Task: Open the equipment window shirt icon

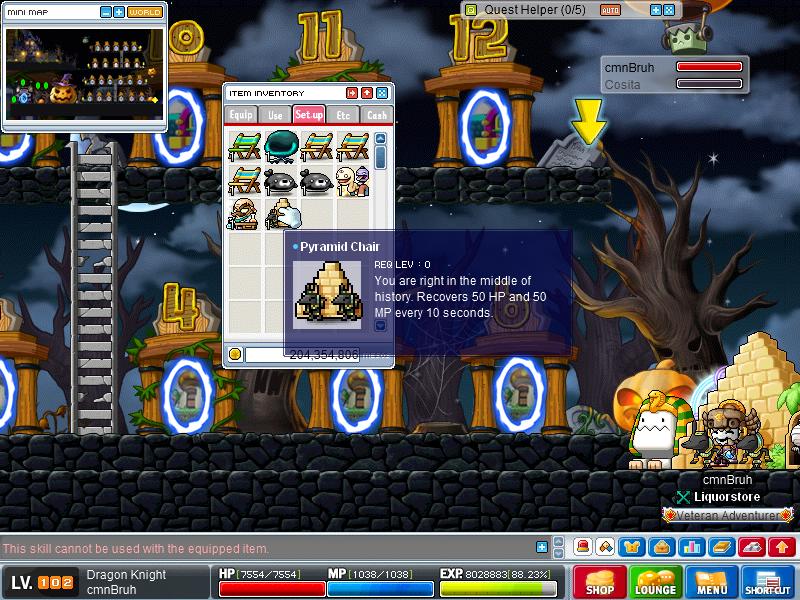Action: tap(632, 547)
